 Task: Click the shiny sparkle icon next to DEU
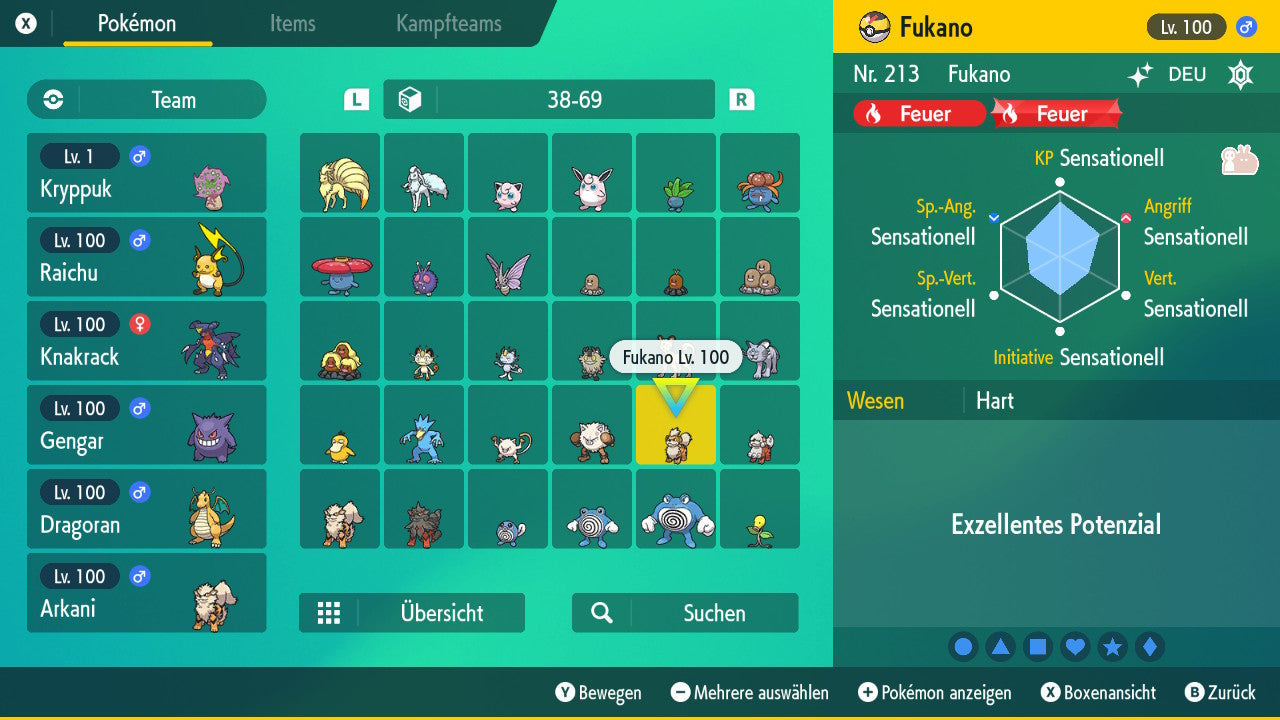click(x=1140, y=74)
